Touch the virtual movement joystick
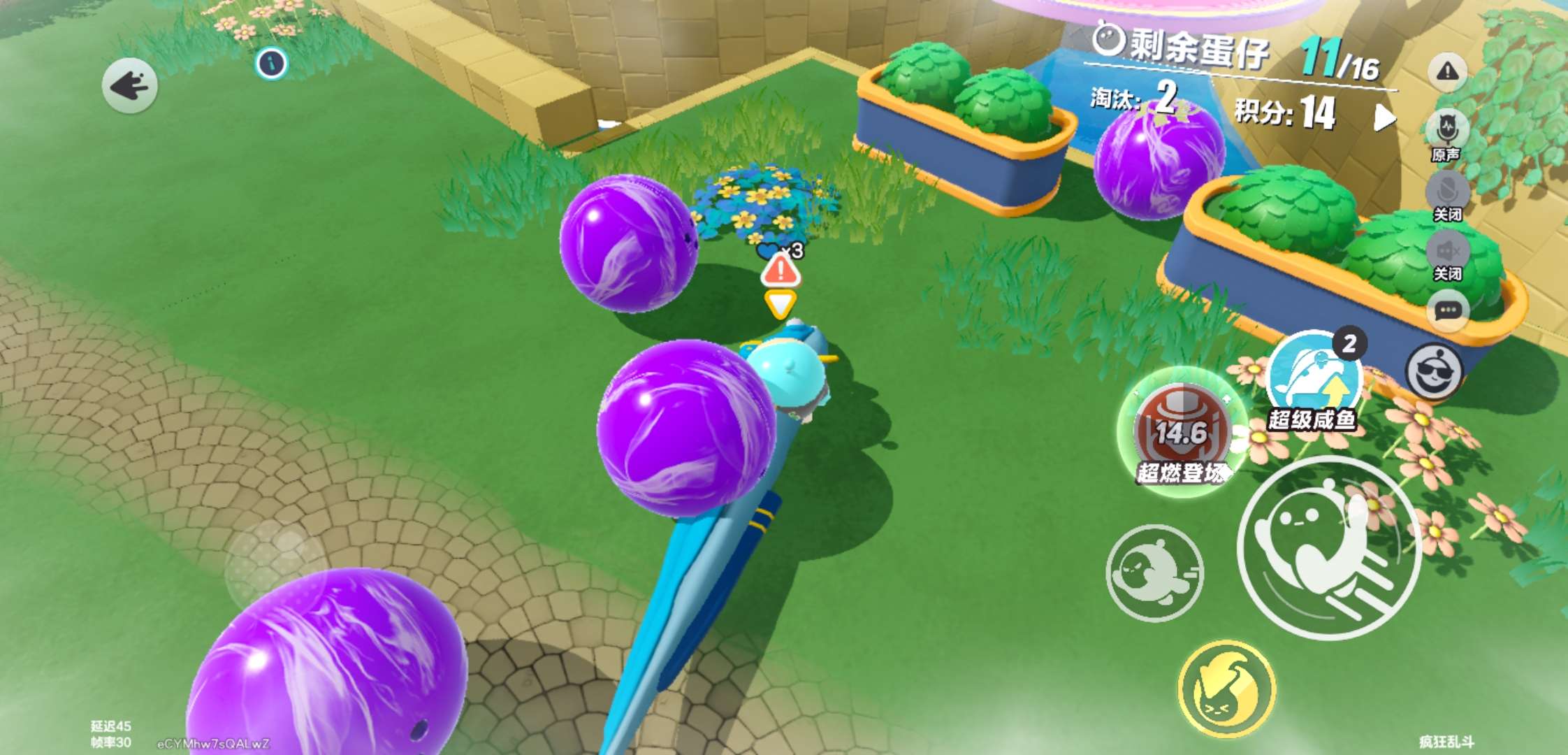The width and height of the screenshot is (1568, 755). [273, 559]
